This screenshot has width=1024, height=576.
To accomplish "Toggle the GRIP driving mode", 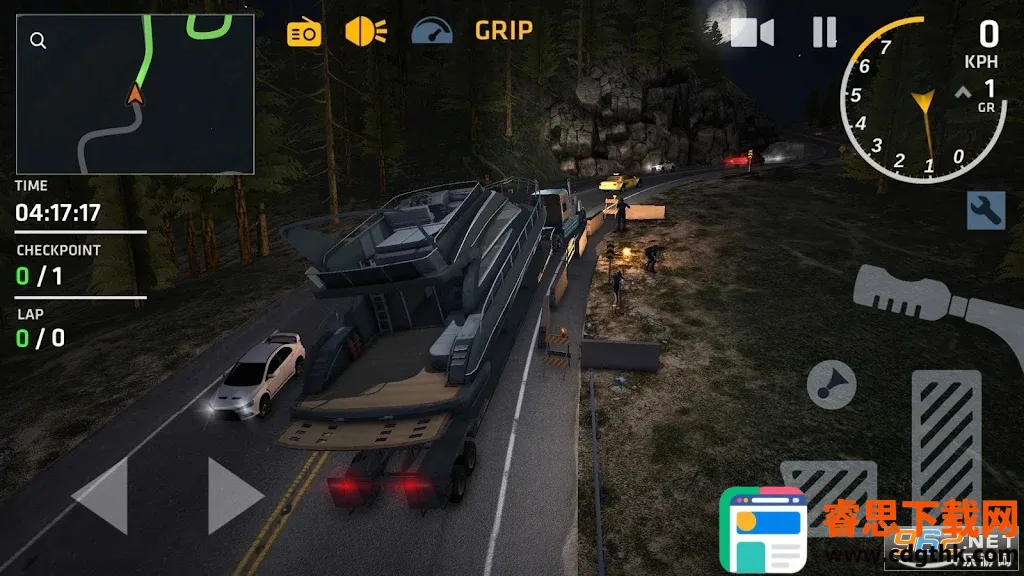I will [x=503, y=31].
